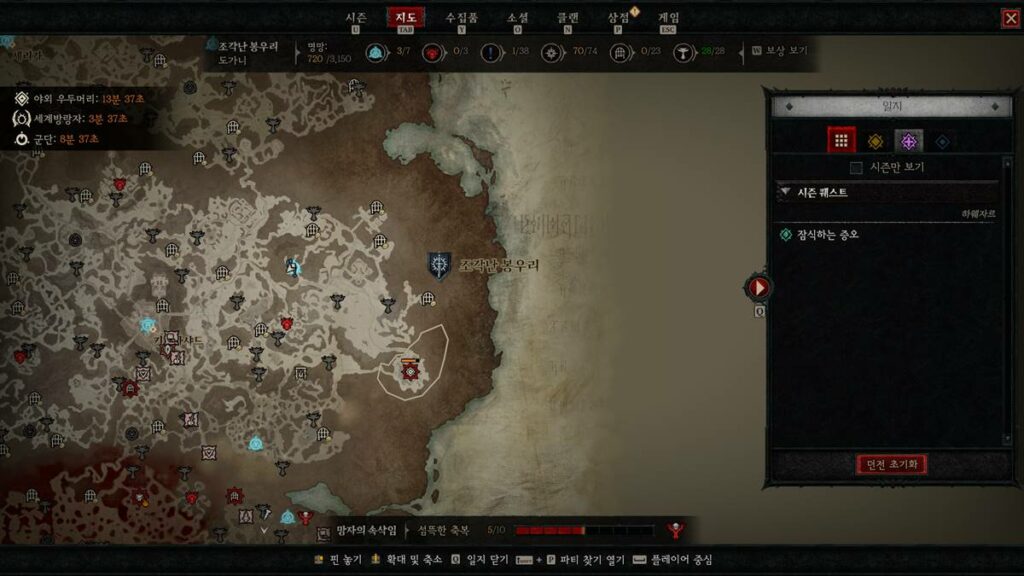The height and width of the screenshot is (576, 1024).
Task: Click the red skull icon beside the progress bar
Action: (x=676, y=530)
